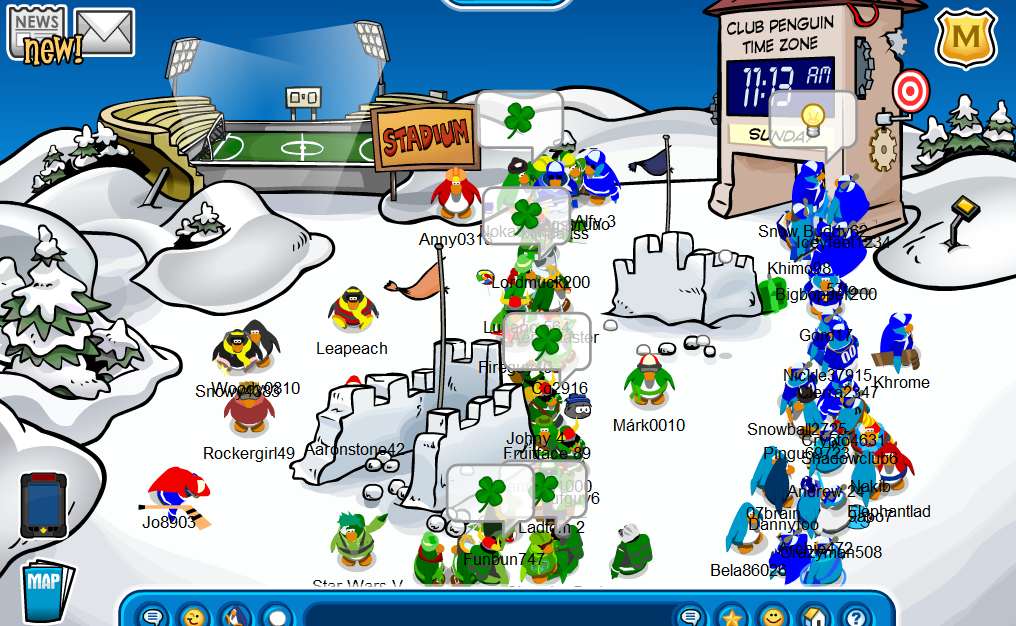Open the Club Penguin Times newspaper
The image size is (1016, 626).
(36, 33)
